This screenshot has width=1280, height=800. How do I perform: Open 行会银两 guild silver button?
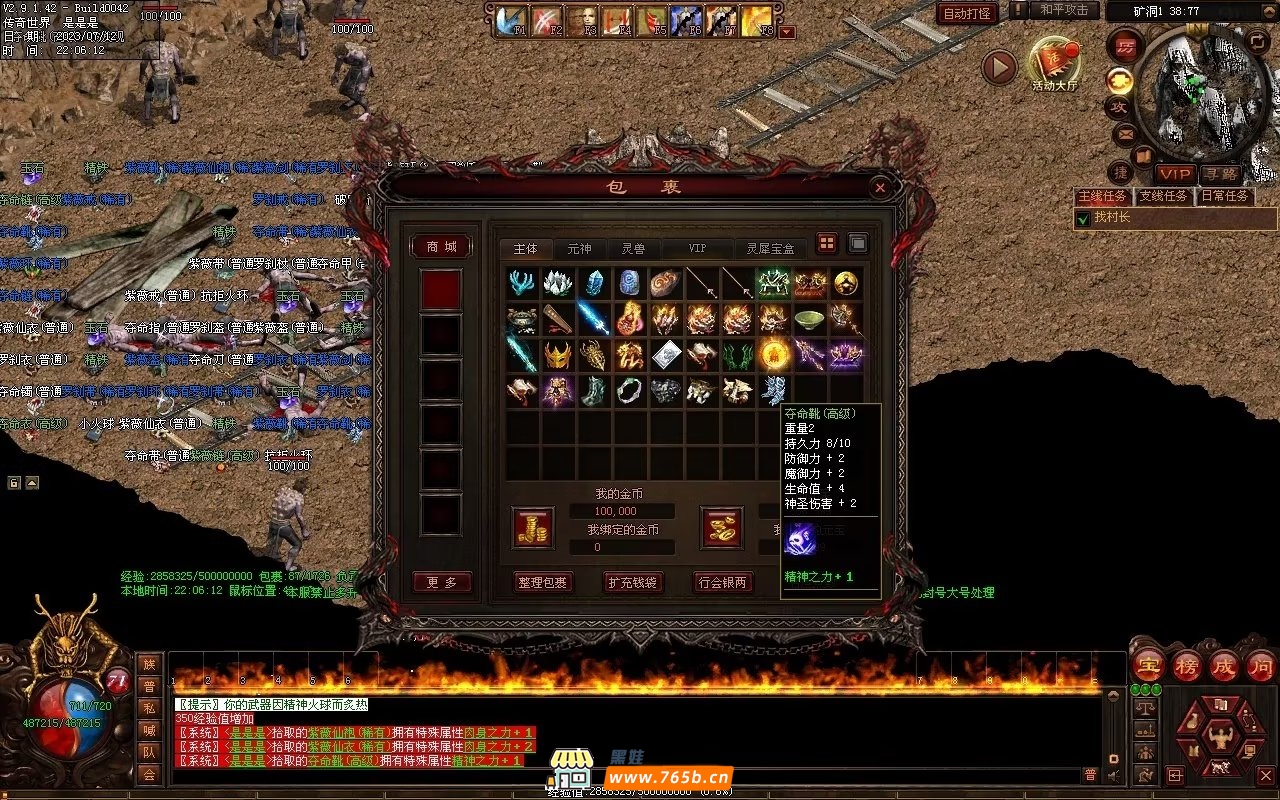[723, 582]
